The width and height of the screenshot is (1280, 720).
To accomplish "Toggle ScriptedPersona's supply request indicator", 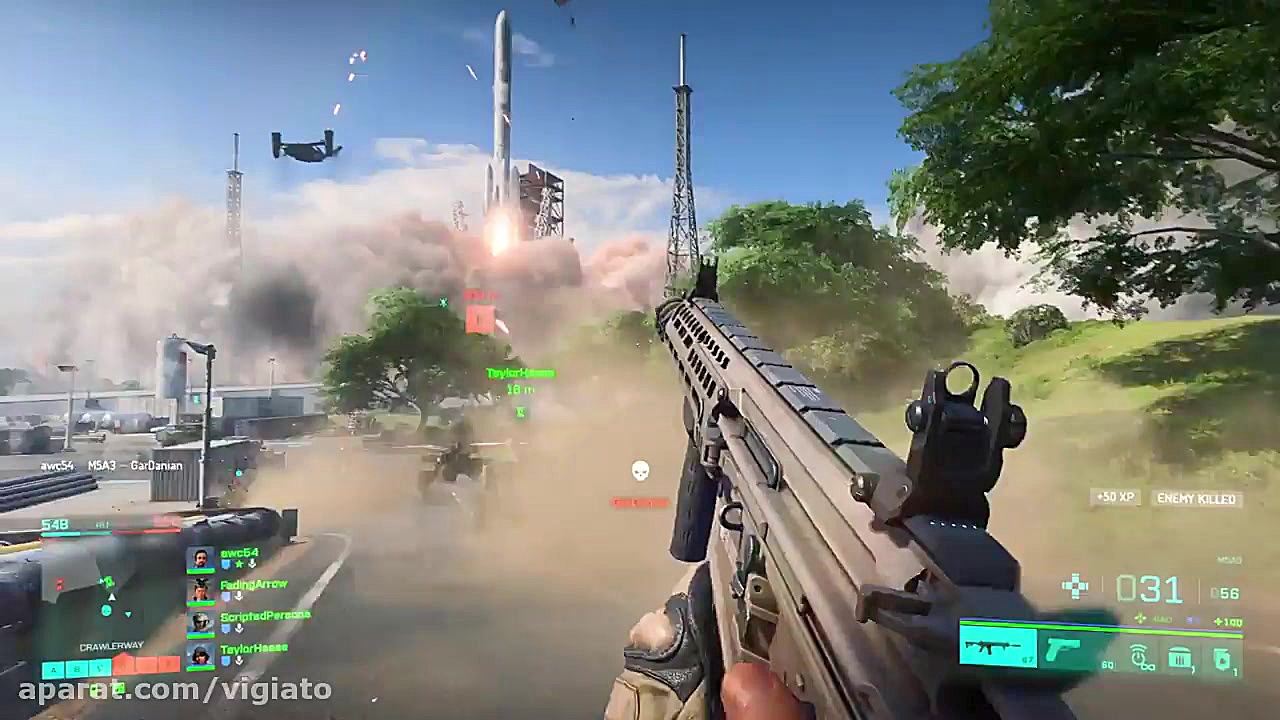I will click(238, 629).
